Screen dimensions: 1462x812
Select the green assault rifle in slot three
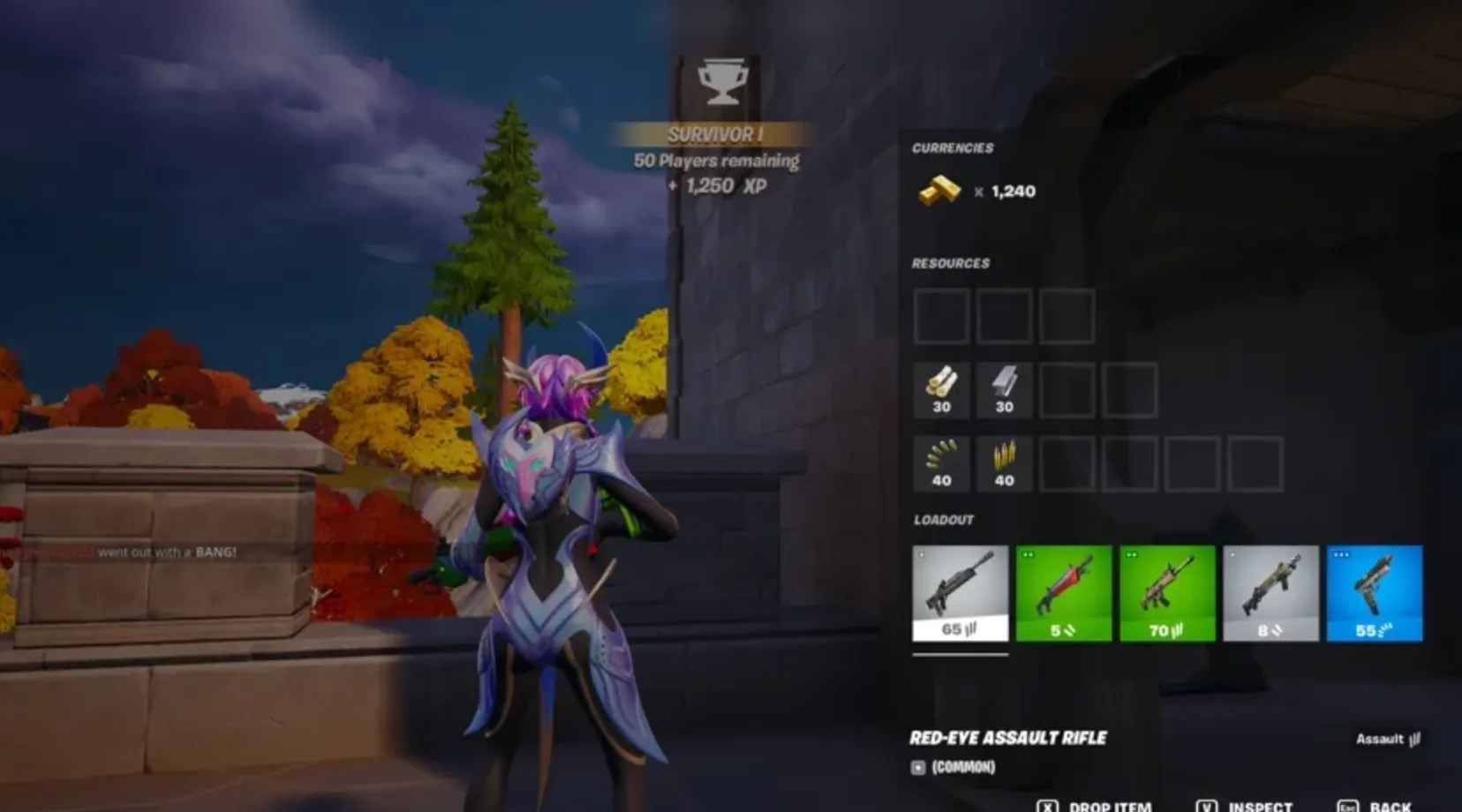click(1168, 593)
